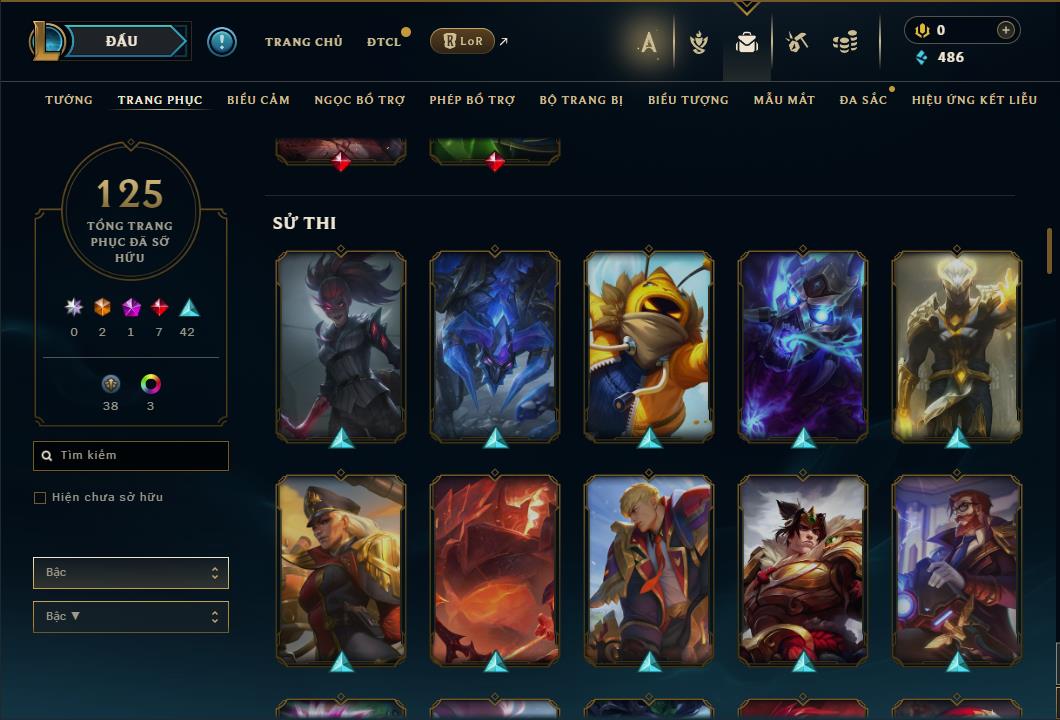
Task: Click the Tìm kiếm search field
Action: click(131, 456)
